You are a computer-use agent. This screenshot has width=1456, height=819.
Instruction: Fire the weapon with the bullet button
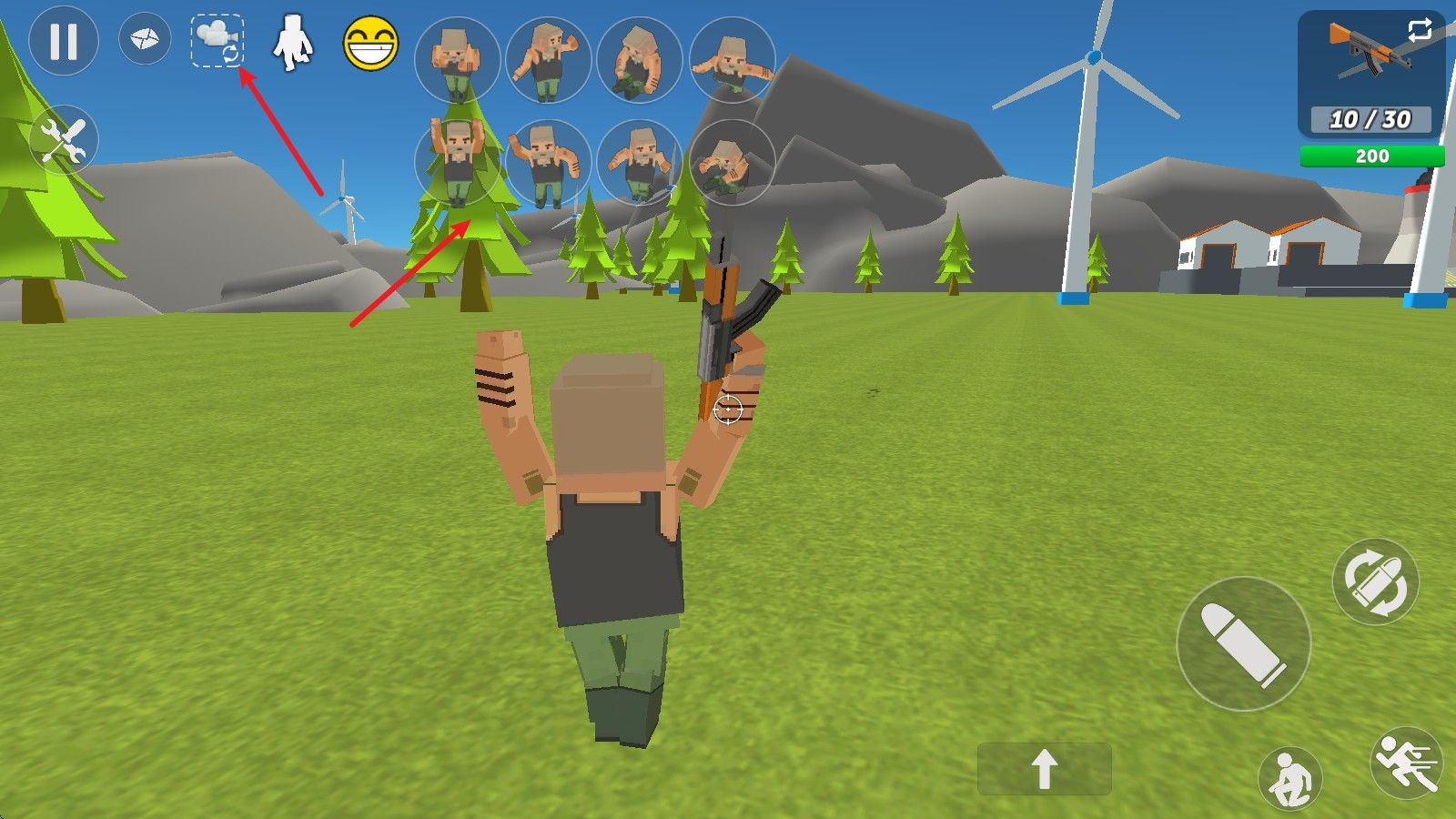coord(1243,643)
